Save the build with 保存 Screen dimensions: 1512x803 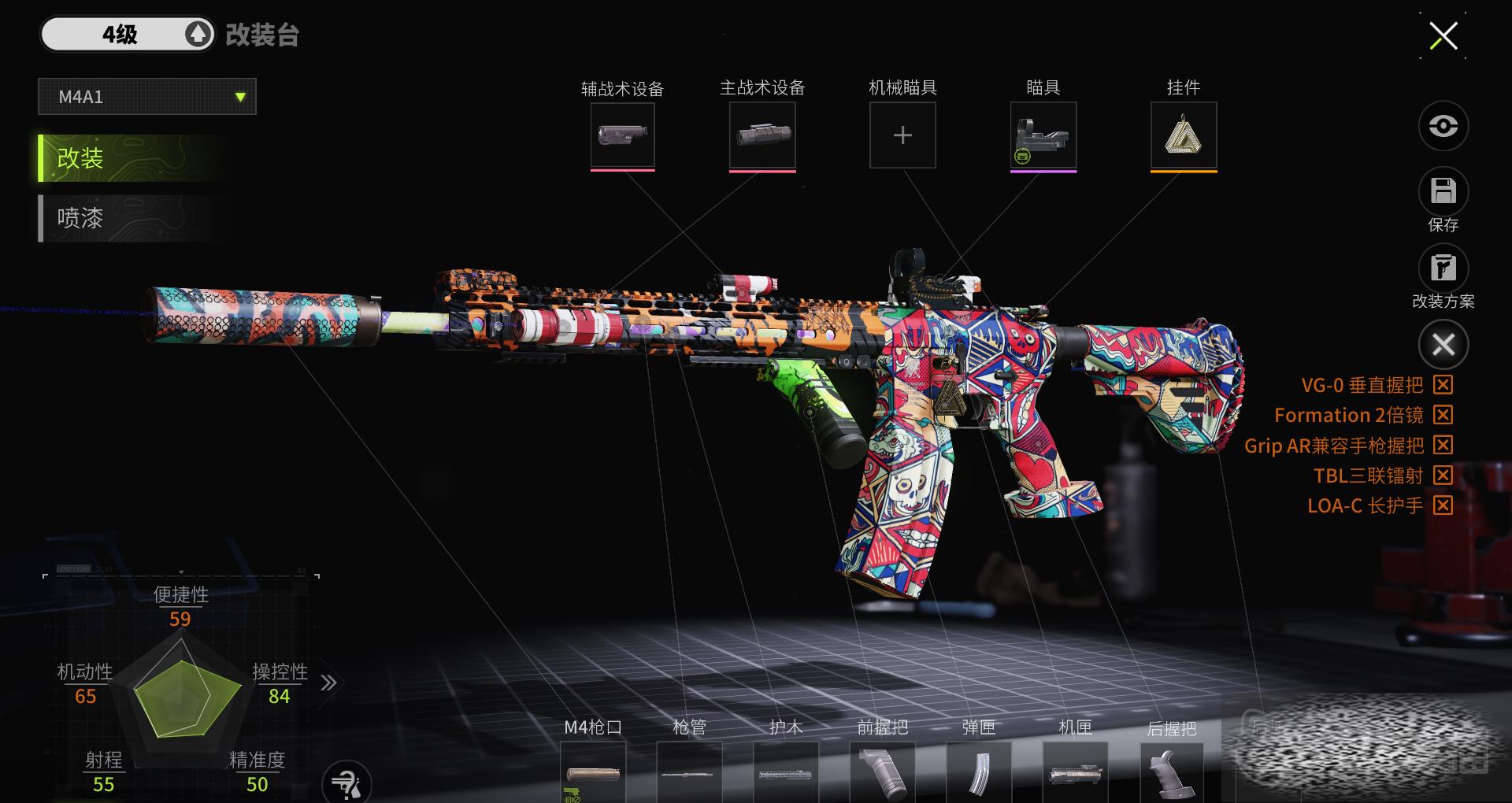pyautogui.click(x=1443, y=192)
